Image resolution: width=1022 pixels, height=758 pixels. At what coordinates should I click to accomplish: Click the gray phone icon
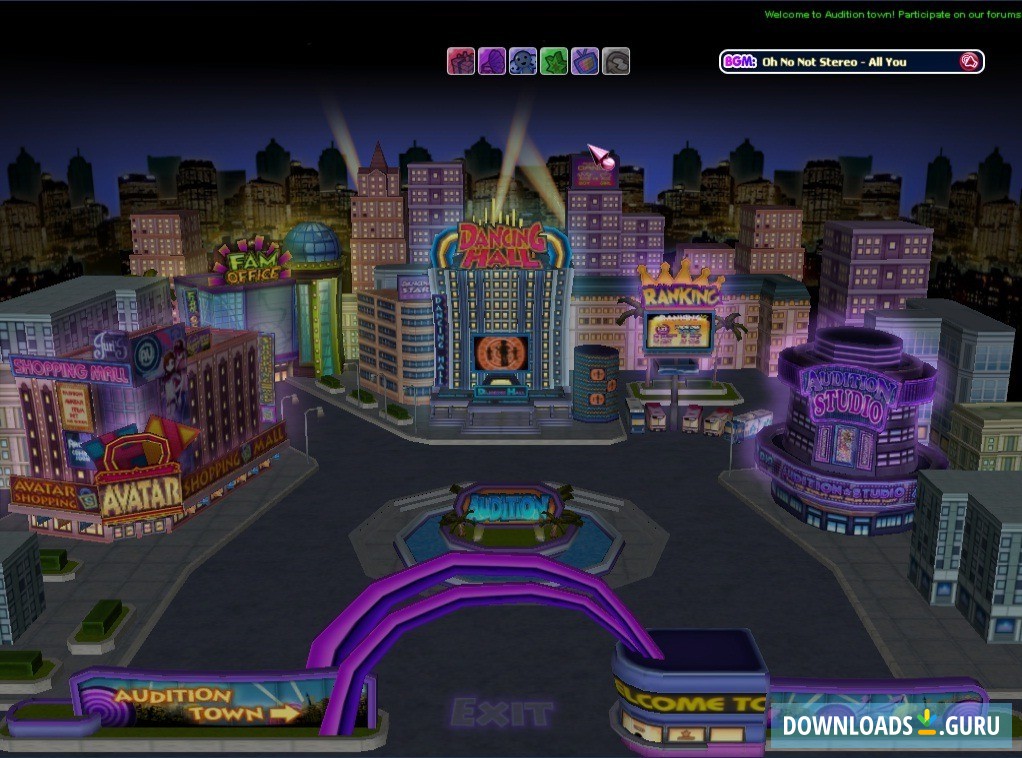[616, 62]
